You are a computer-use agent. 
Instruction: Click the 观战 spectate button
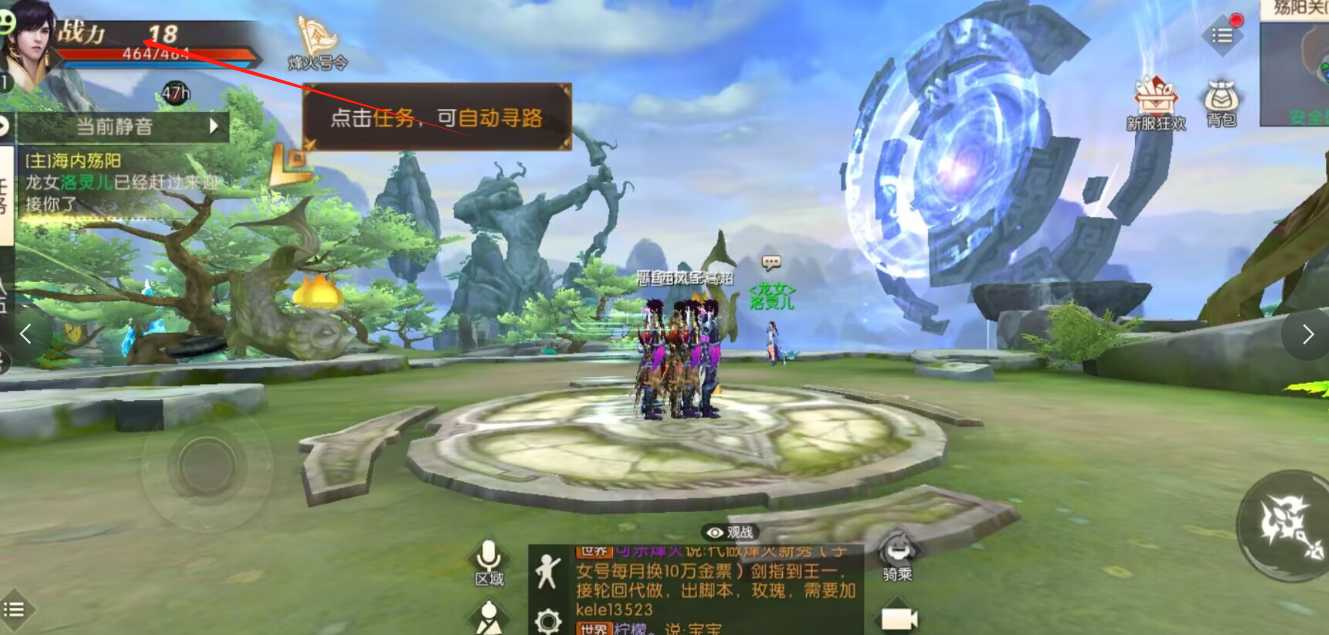pos(729,533)
